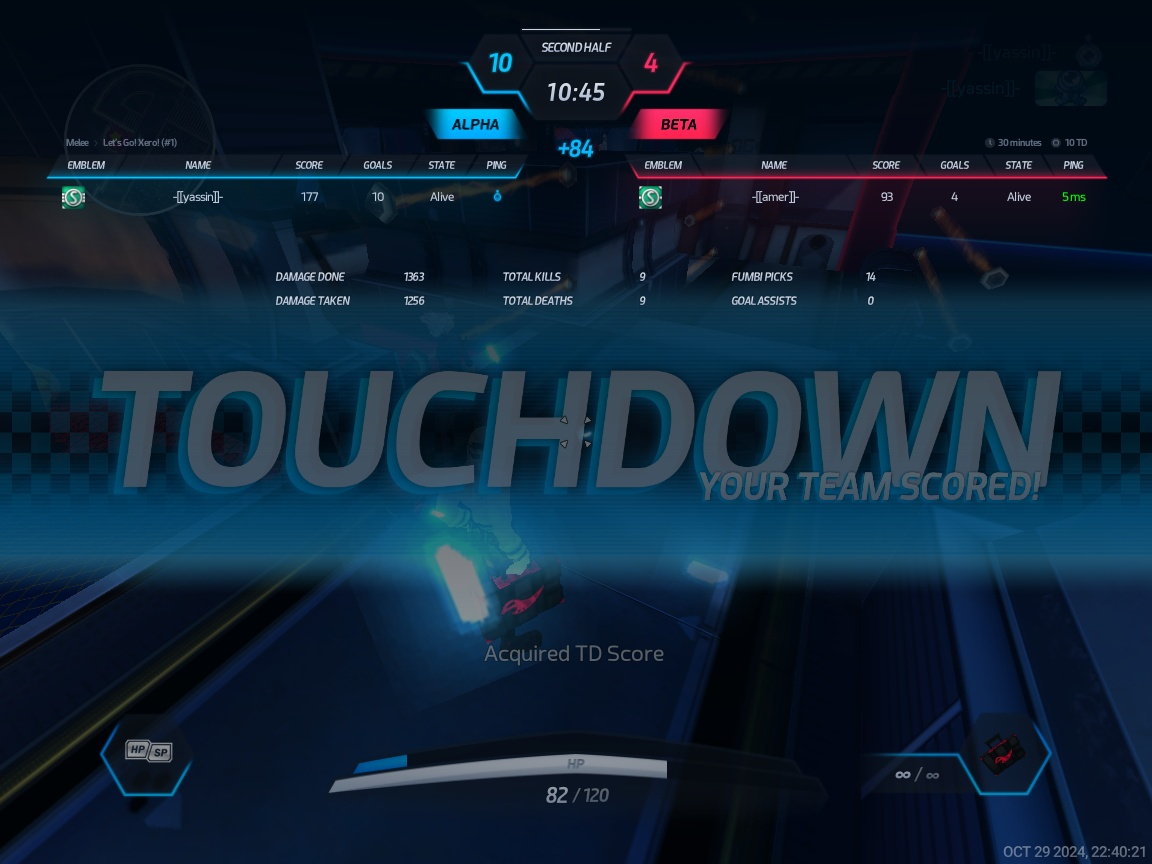Choose the ALPHA team banner

[x=475, y=125]
